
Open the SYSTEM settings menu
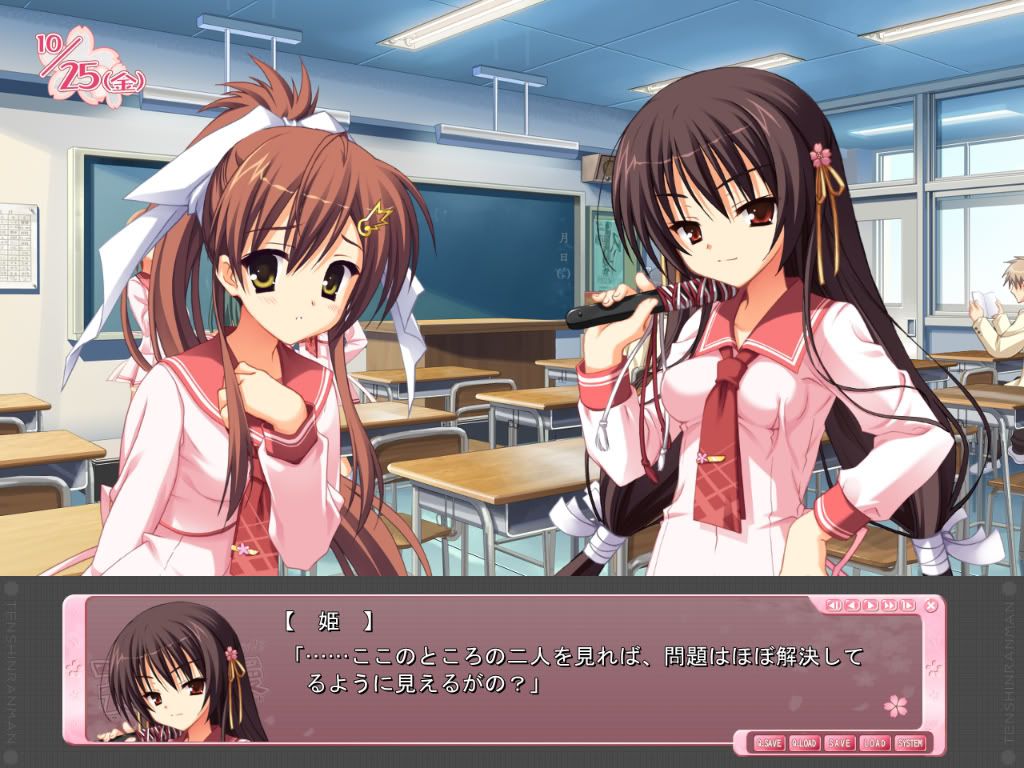pyautogui.click(x=910, y=743)
